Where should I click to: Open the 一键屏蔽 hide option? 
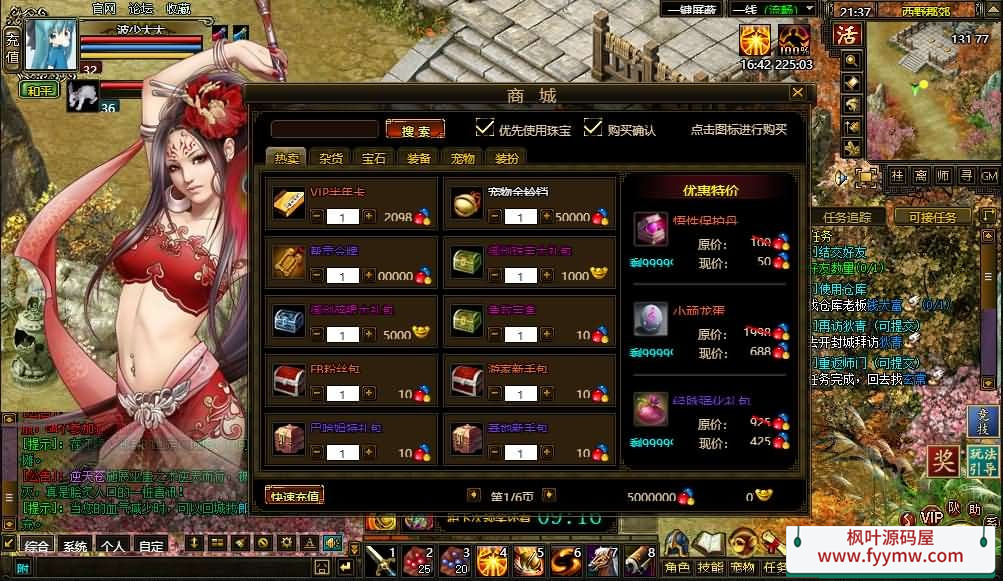coord(693,11)
